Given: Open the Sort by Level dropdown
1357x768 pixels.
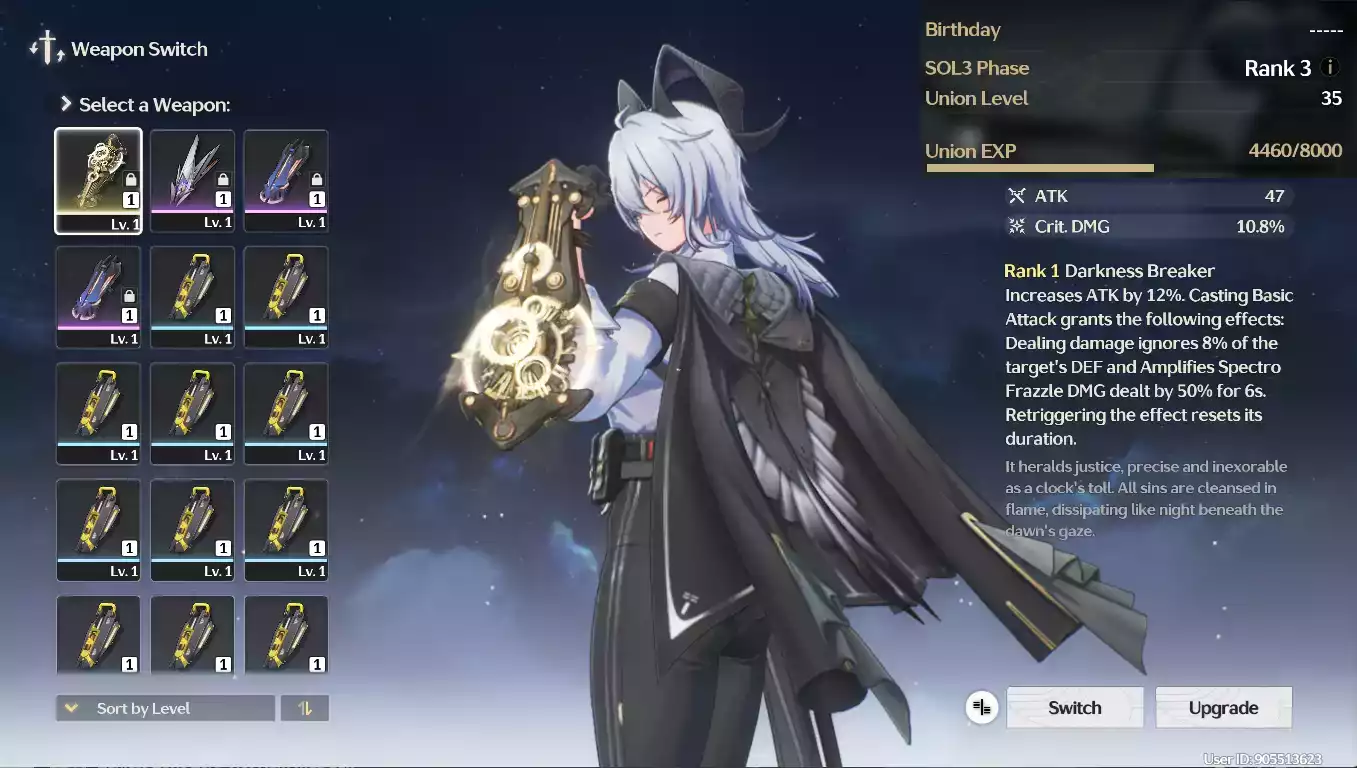Looking at the screenshot, I should [165, 708].
